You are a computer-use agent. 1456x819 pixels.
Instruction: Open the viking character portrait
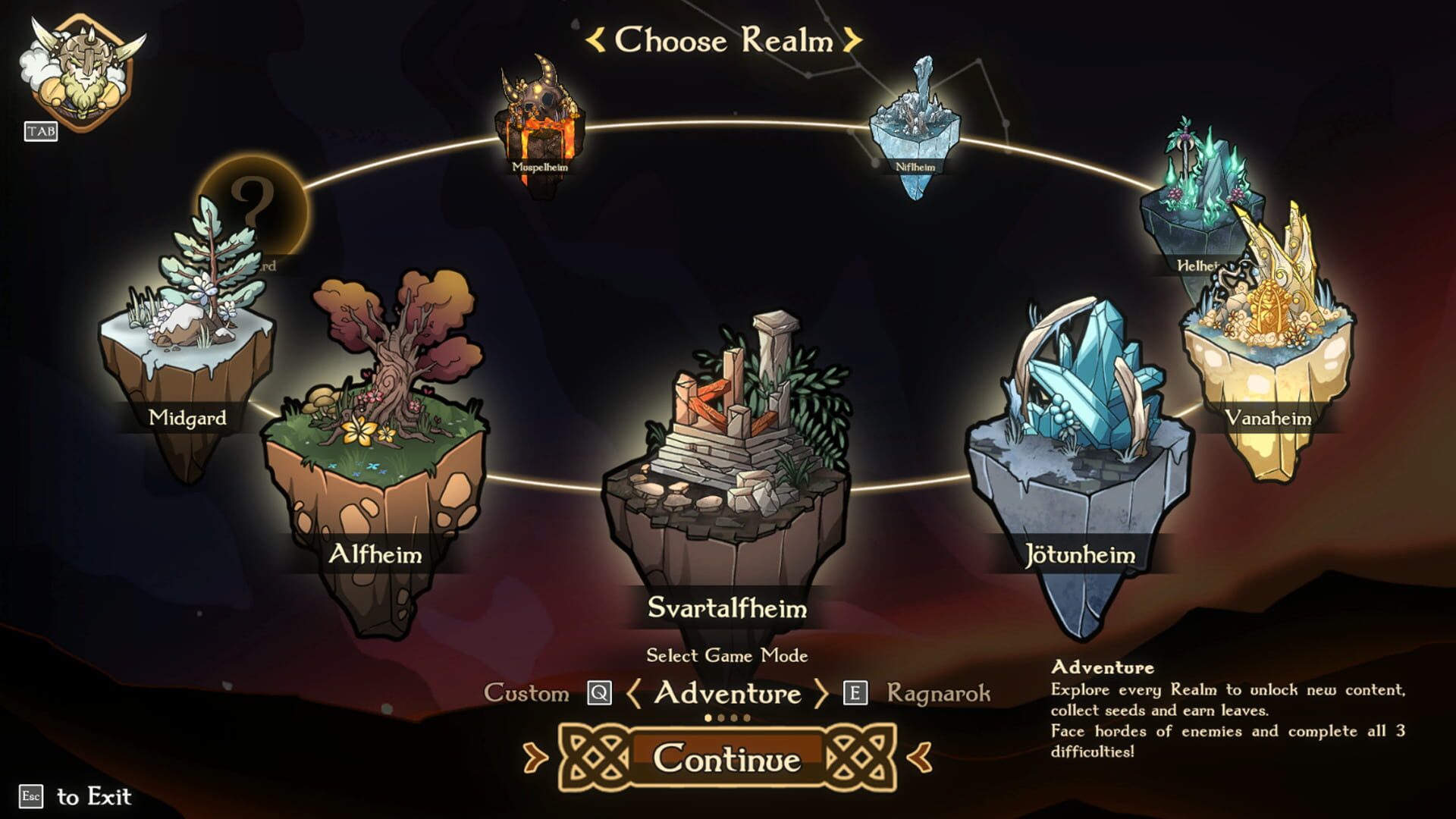pos(81,74)
